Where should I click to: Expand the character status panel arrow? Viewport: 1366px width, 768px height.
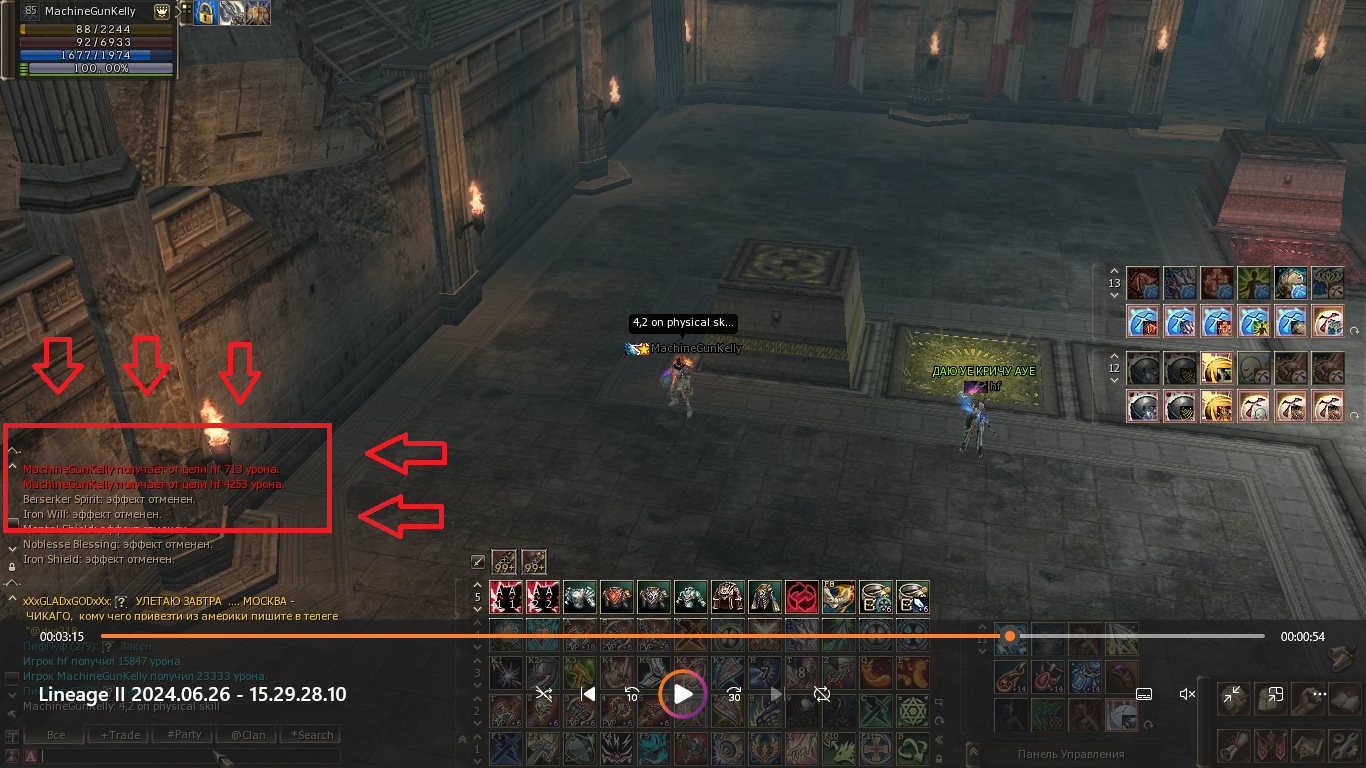pos(179,13)
